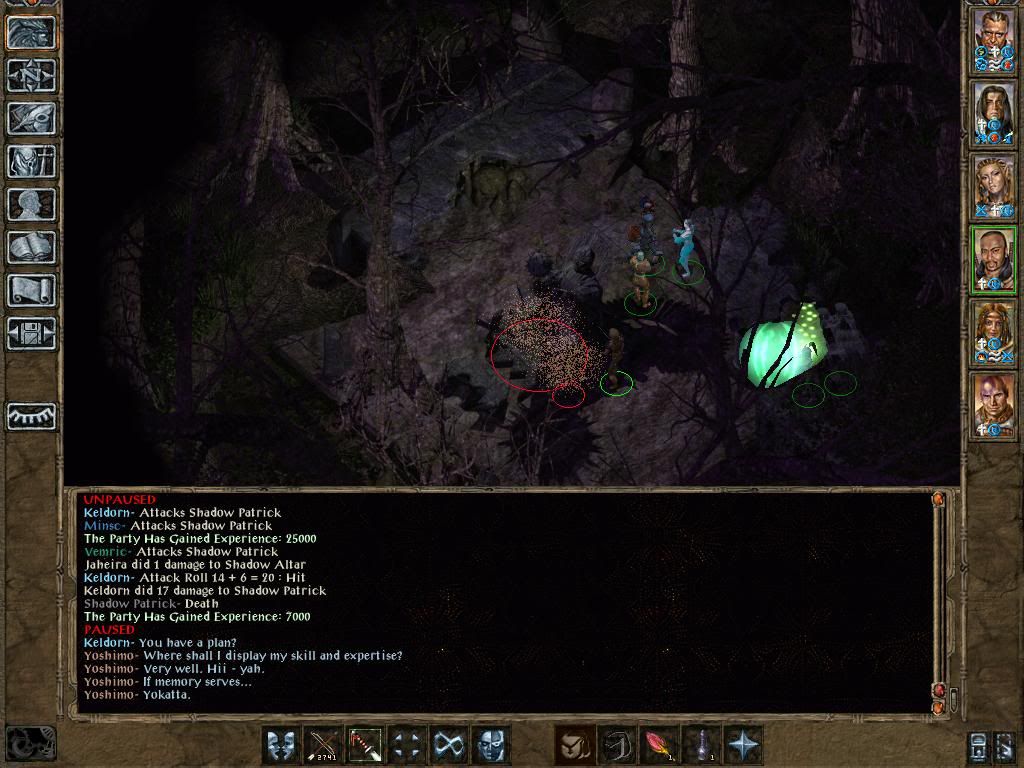Image resolution: width=1024 pixels, height=768 pixels.
Task: Open the mage spellbook button
Action: pos(31,247)
